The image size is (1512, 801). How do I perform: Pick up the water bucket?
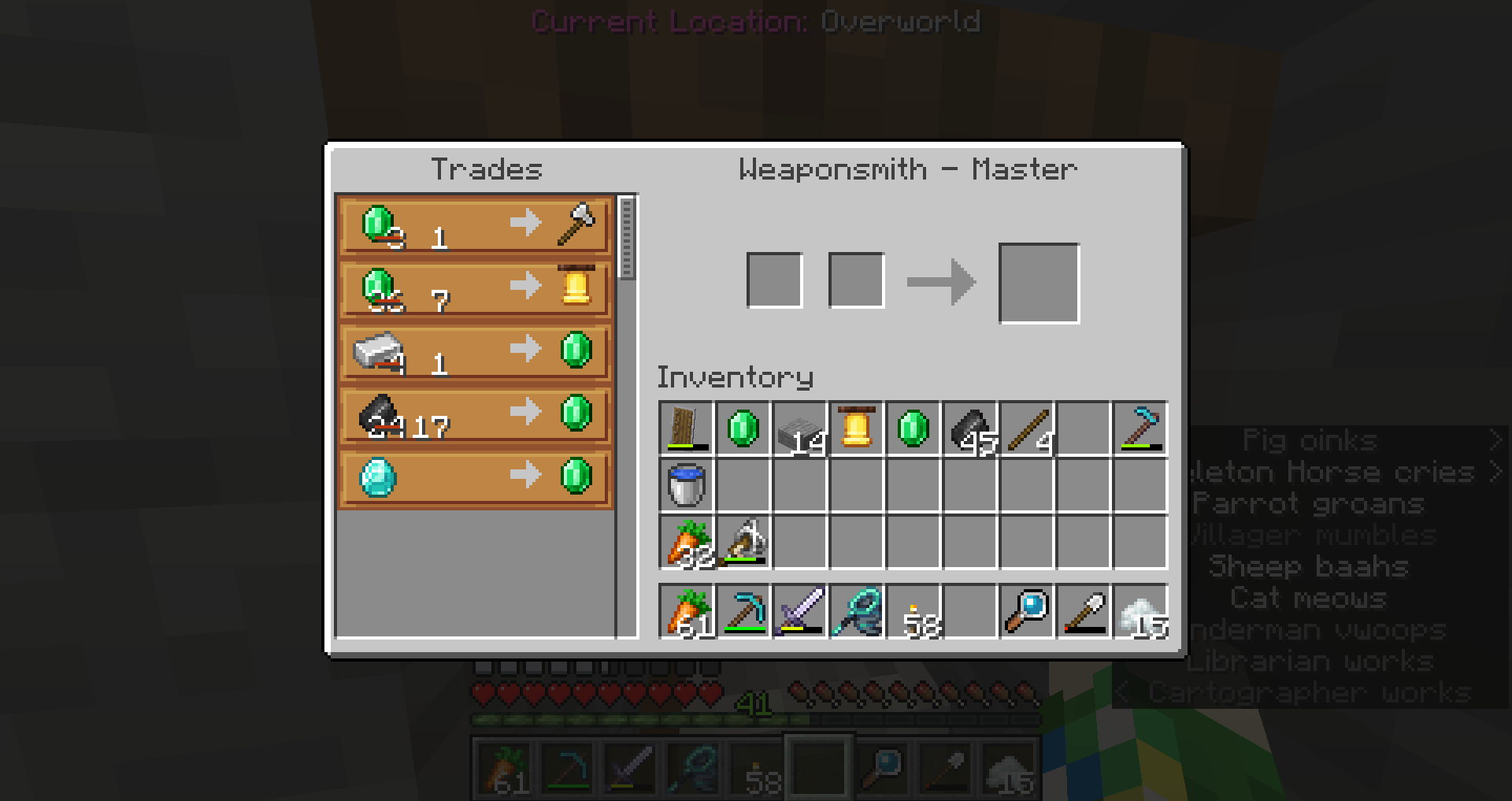coord(687,486)
